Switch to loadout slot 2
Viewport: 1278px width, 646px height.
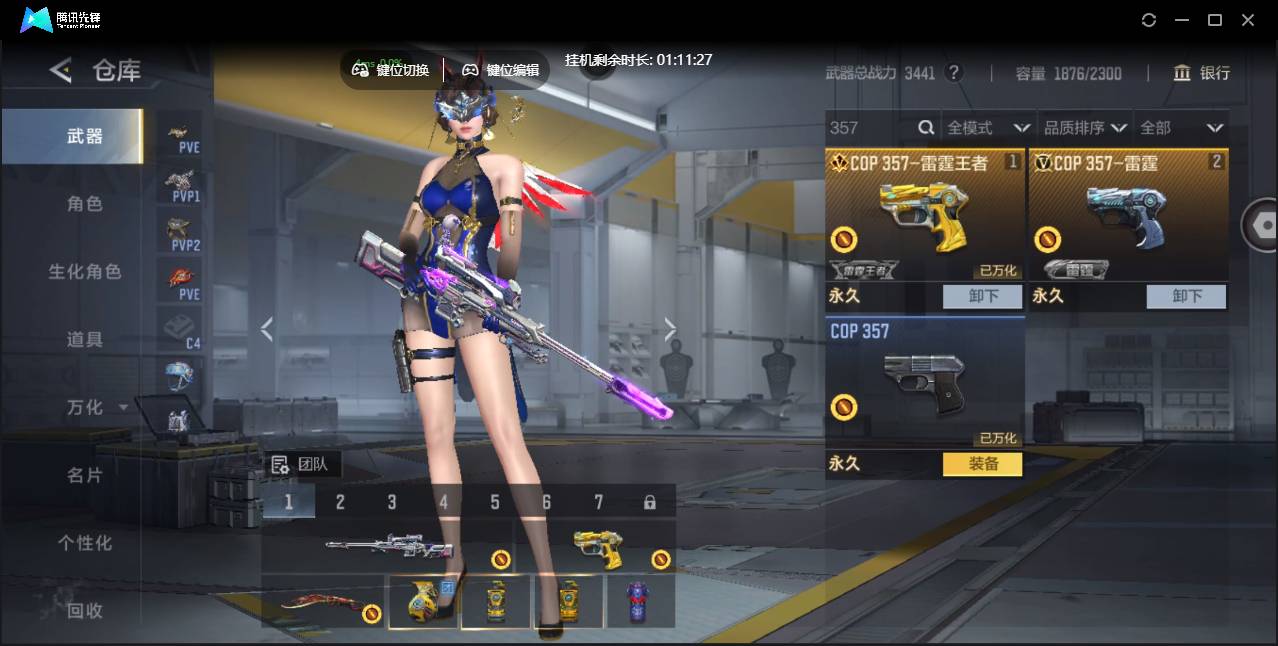click(x=340, y=502)
